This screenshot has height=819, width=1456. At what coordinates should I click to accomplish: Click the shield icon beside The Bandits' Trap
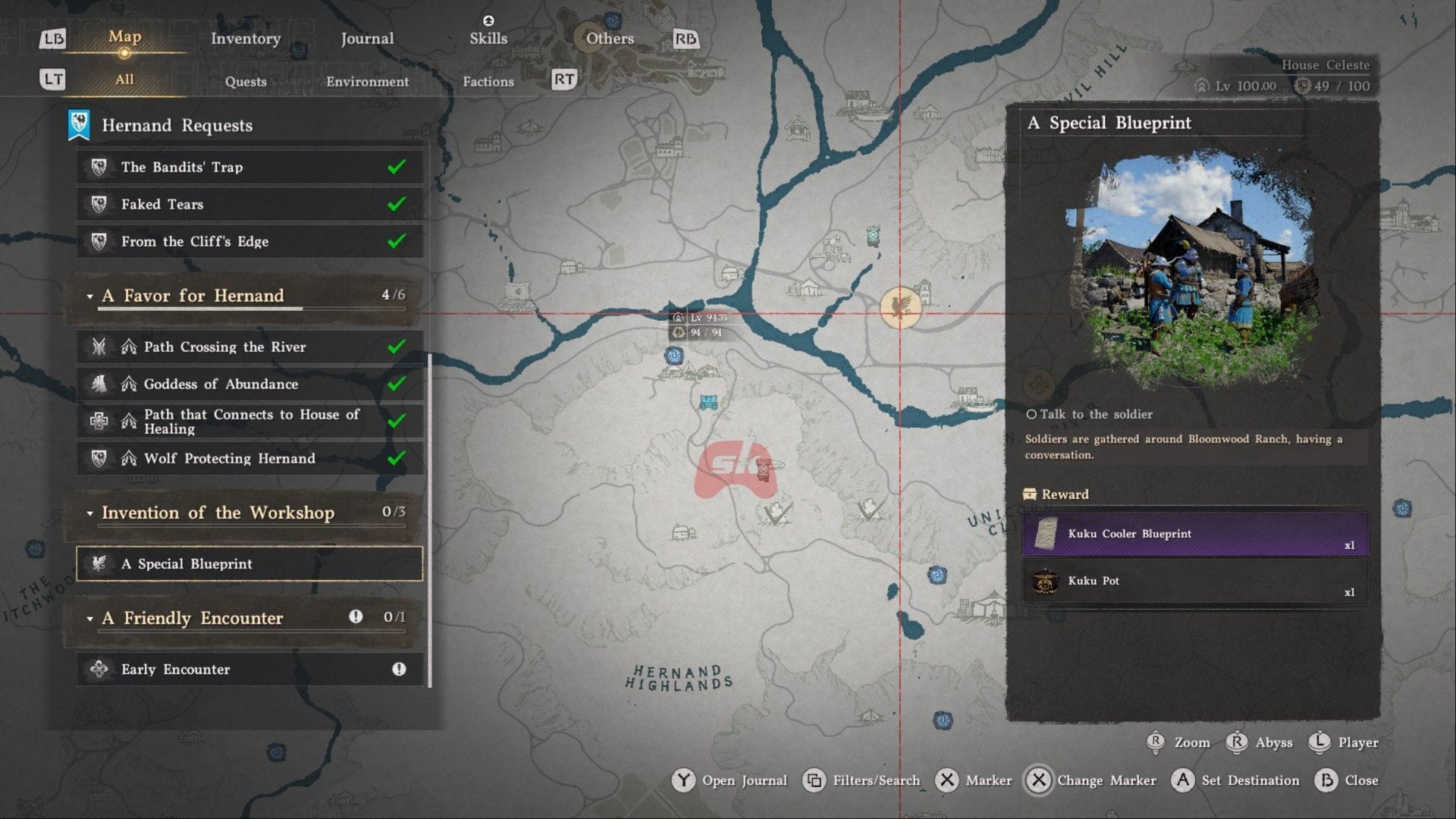pos(99,167)
